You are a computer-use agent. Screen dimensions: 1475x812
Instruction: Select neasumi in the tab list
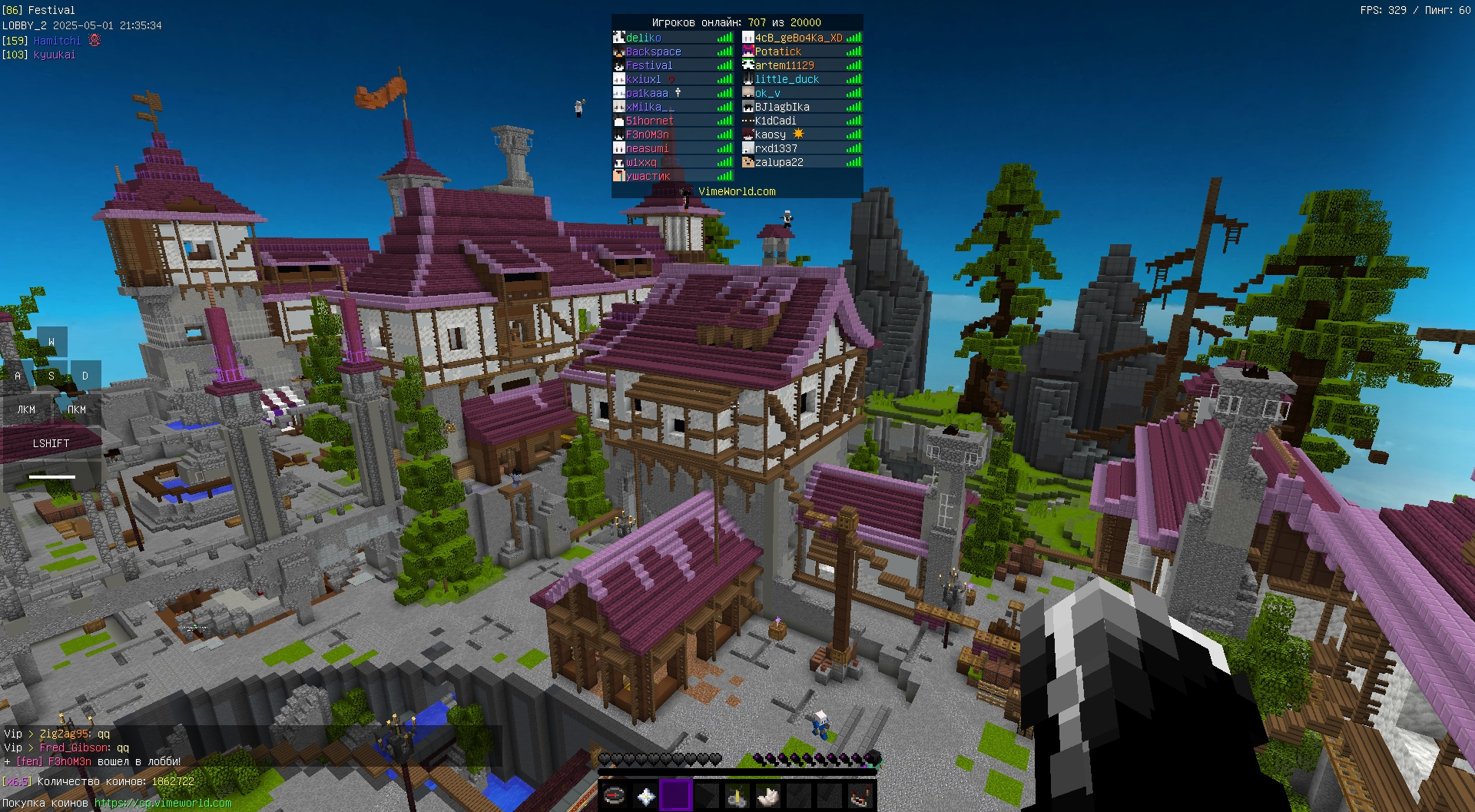pyautogui.click(x=647, y=148)
